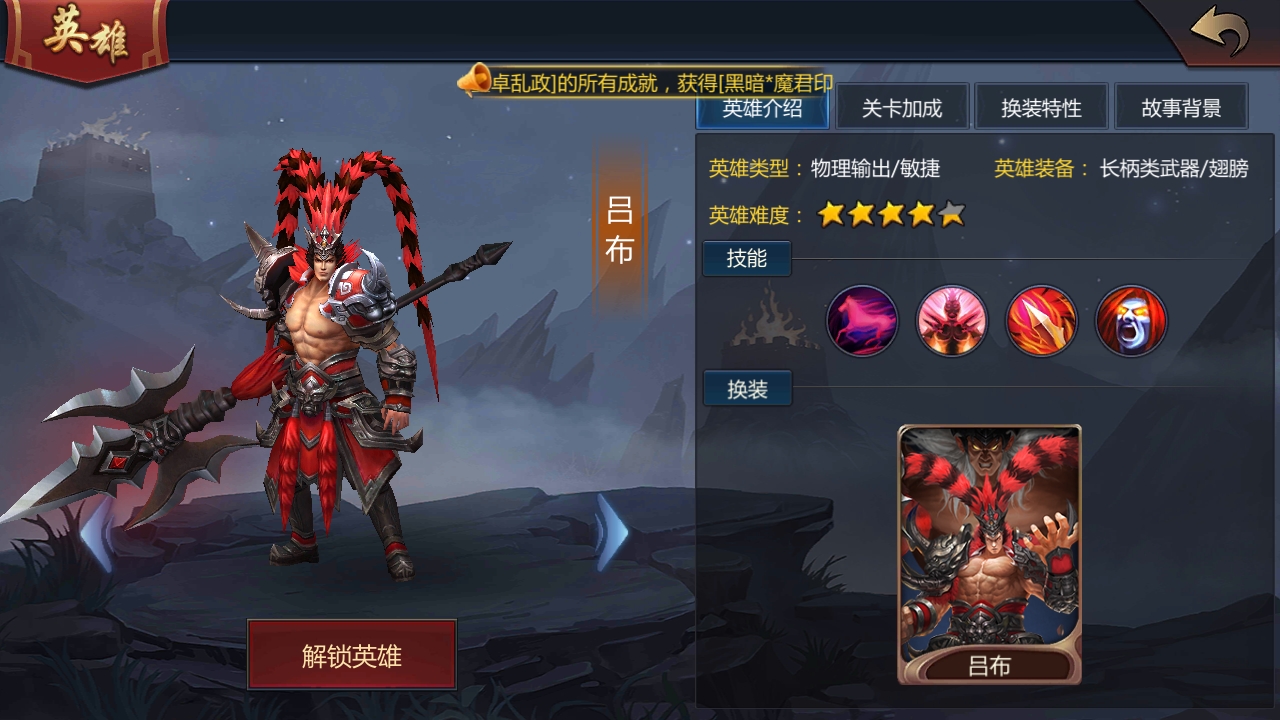Screen dimensions: 1280x720
Task: Select the third flame spear skill icon
Action: (x=1040, y=321)
